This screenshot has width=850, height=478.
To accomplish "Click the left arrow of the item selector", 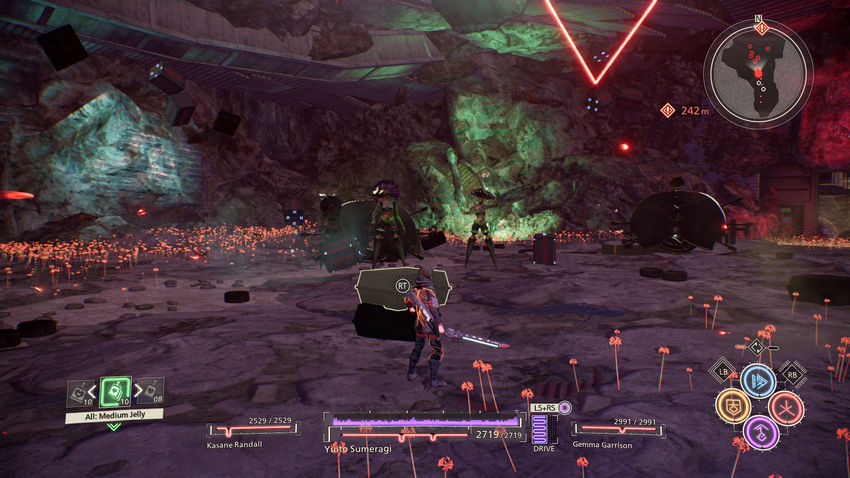I will [x=93, y=391].
